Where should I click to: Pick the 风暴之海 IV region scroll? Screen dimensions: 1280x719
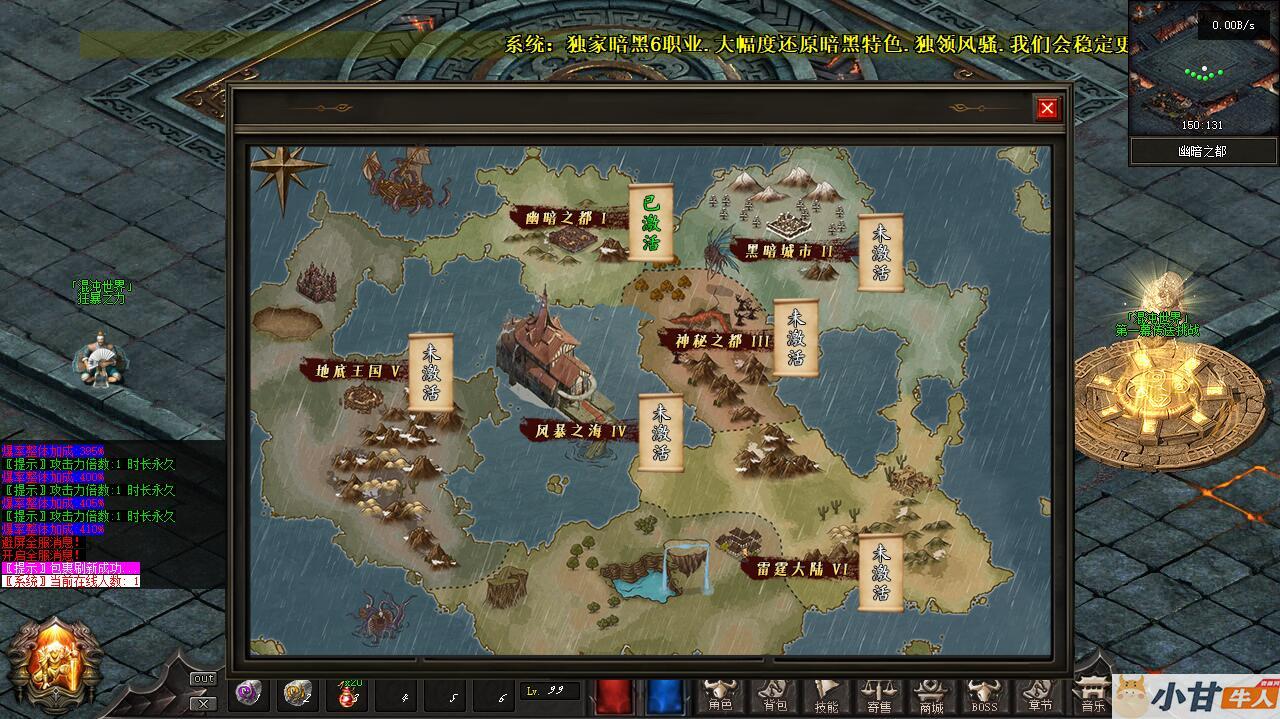click(661, 432)
